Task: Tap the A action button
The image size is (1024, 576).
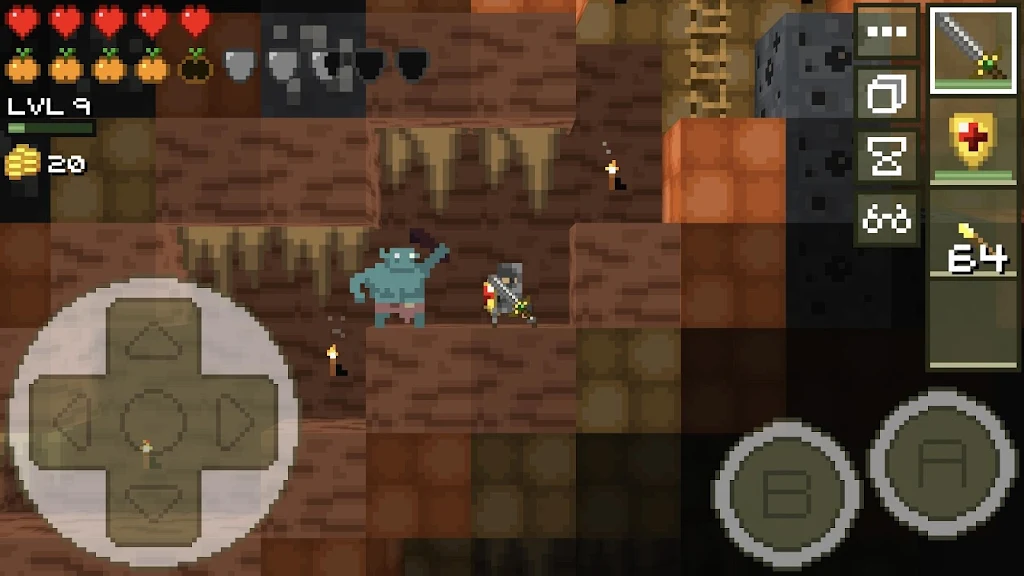Action: (x=944, y=462)
